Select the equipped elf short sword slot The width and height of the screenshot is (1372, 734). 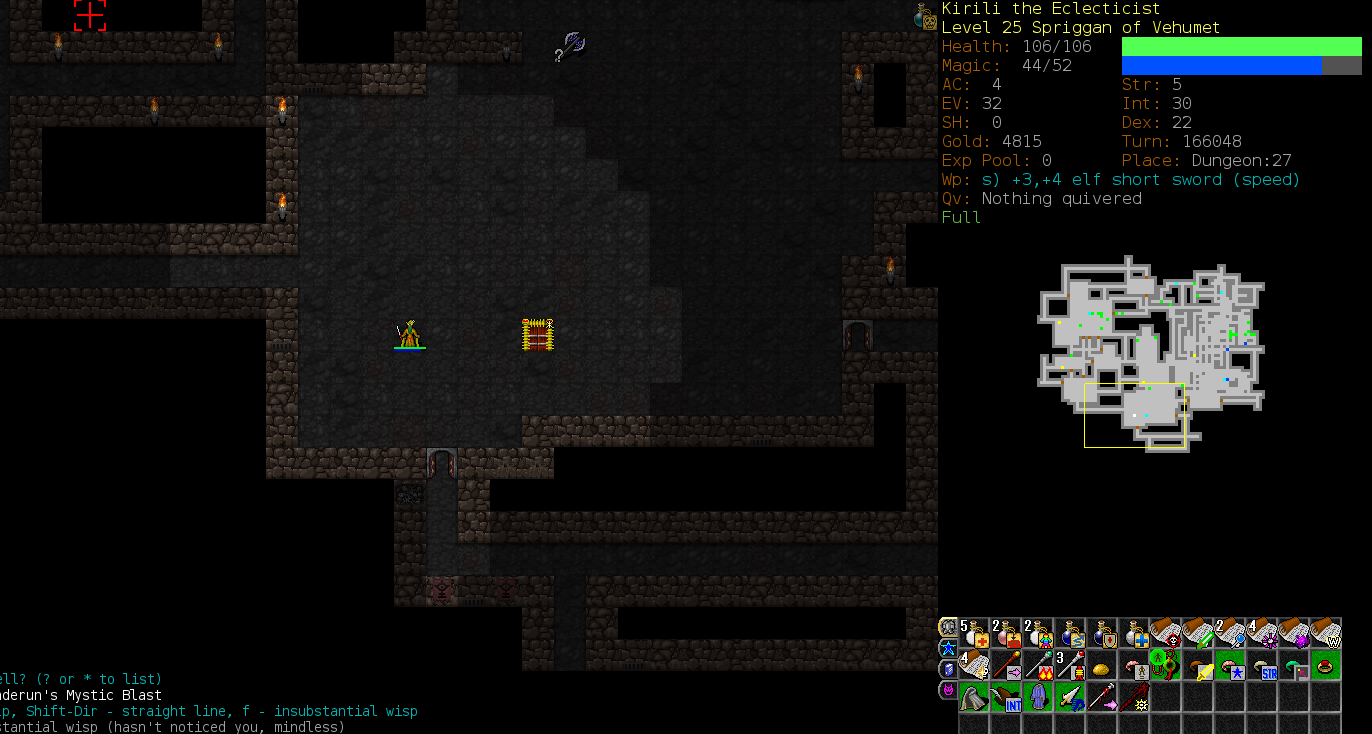click(1070, 697)
